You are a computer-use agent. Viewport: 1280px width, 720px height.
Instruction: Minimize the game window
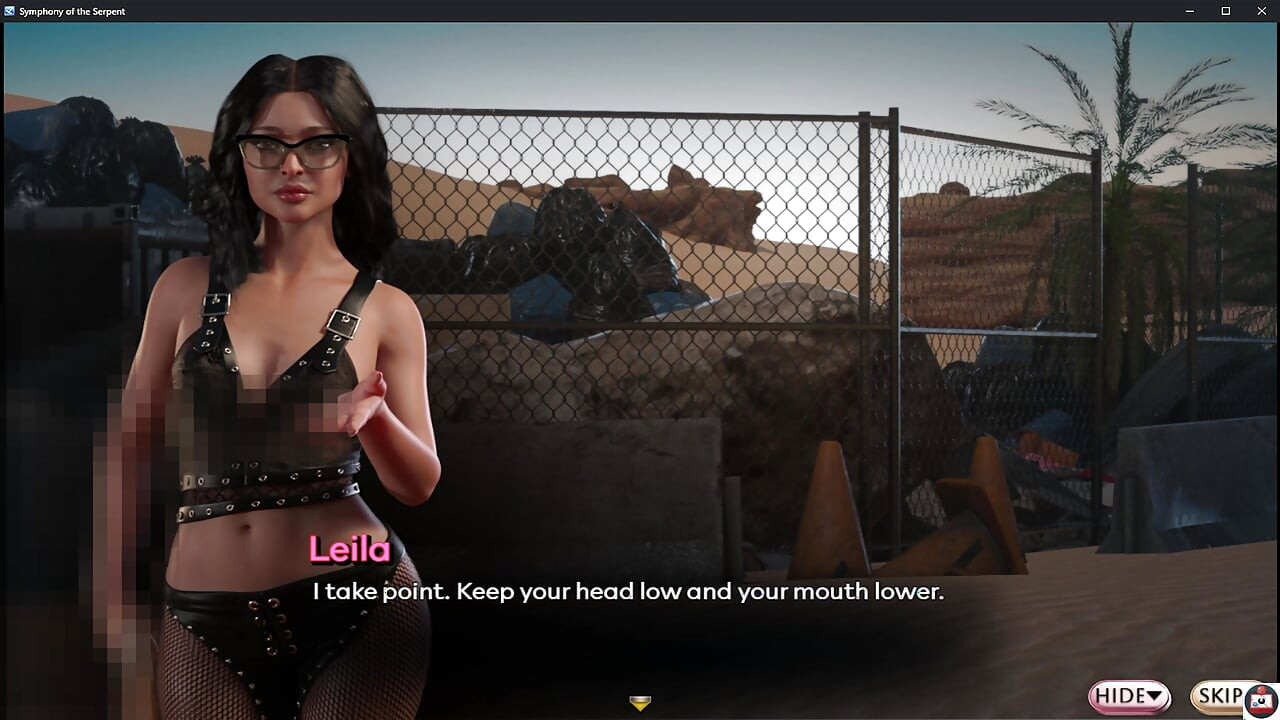point(1190,11)
